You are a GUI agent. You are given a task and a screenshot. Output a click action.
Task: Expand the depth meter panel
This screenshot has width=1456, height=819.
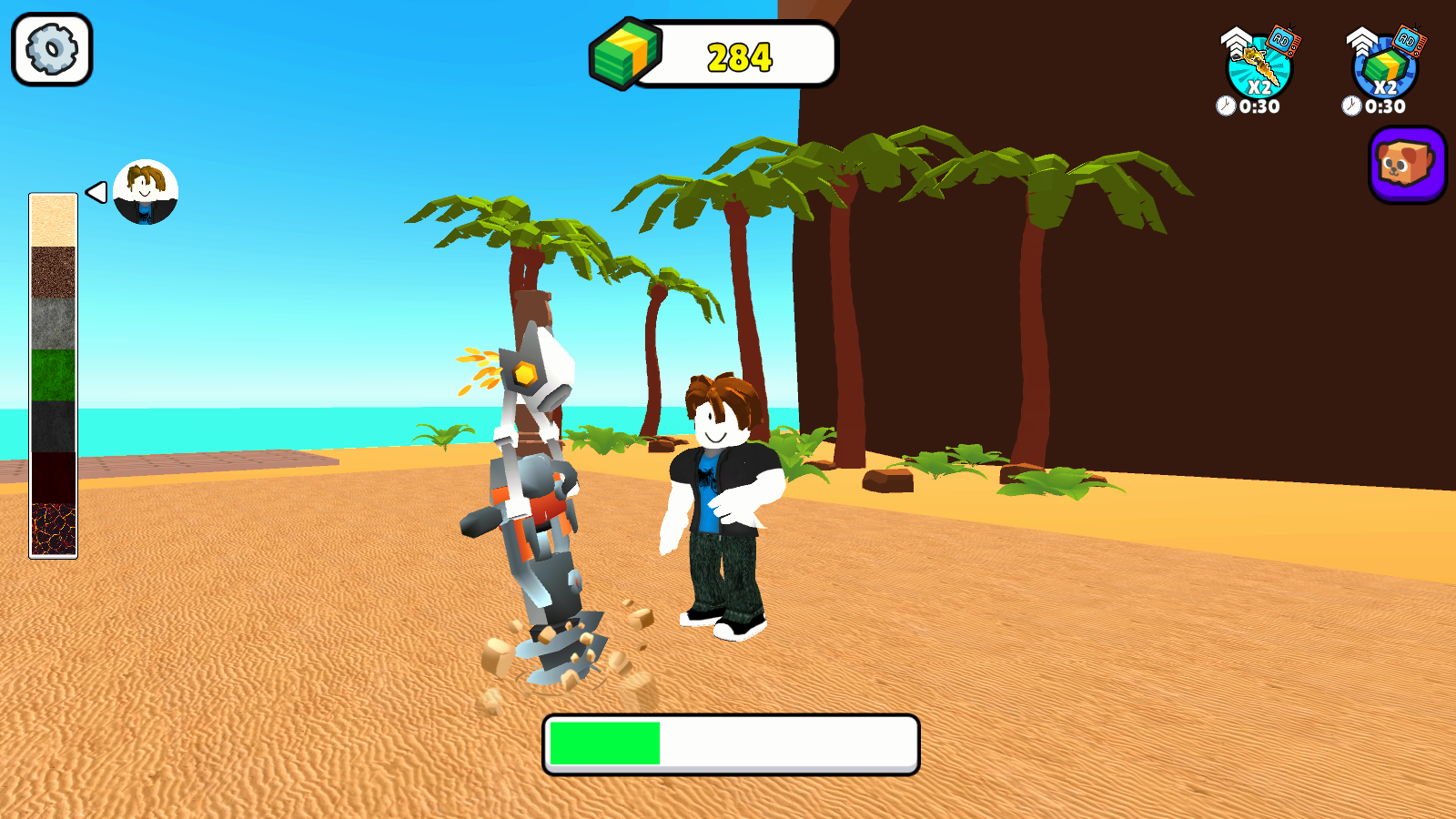pos(52,373)
